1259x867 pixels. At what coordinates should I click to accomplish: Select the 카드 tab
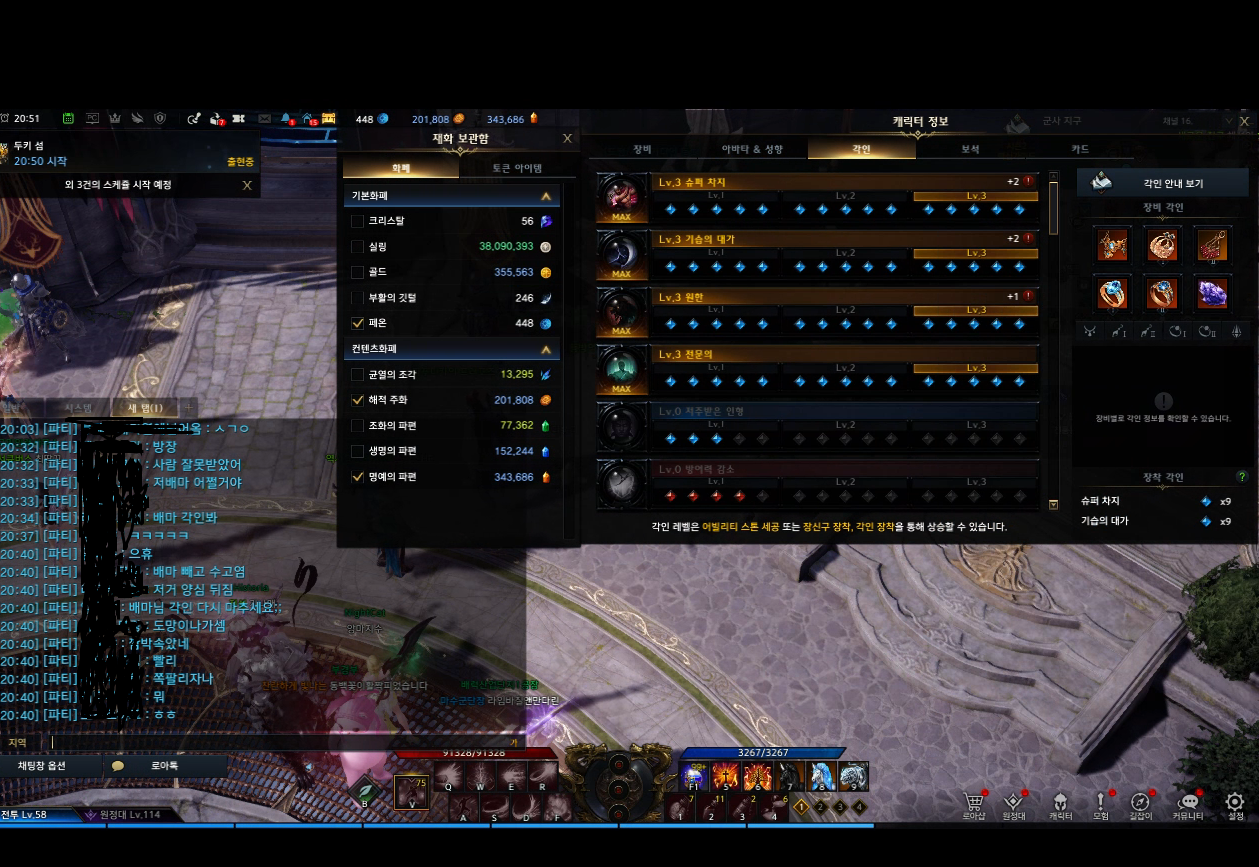(1080, 149)
